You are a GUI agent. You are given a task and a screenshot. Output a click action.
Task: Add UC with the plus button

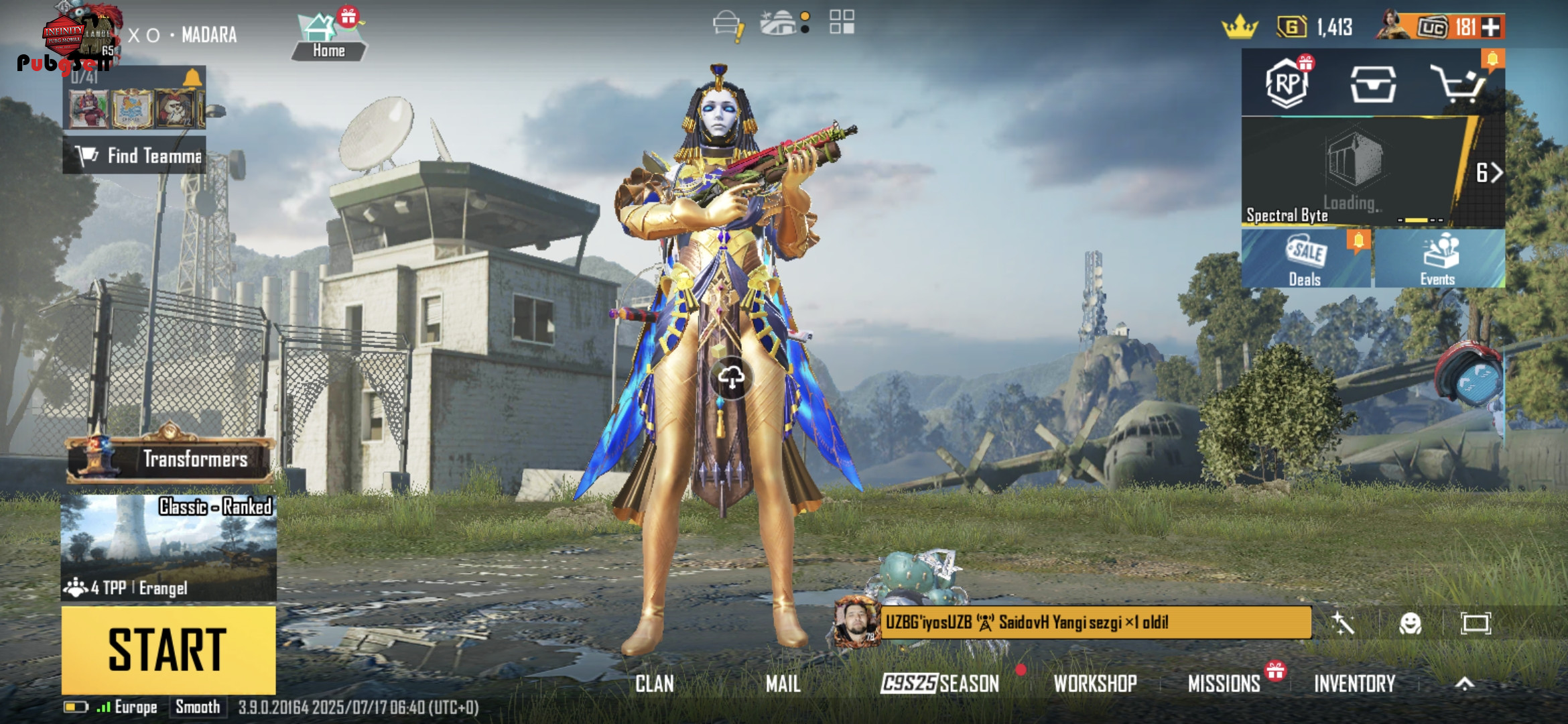coord(1491,27)
